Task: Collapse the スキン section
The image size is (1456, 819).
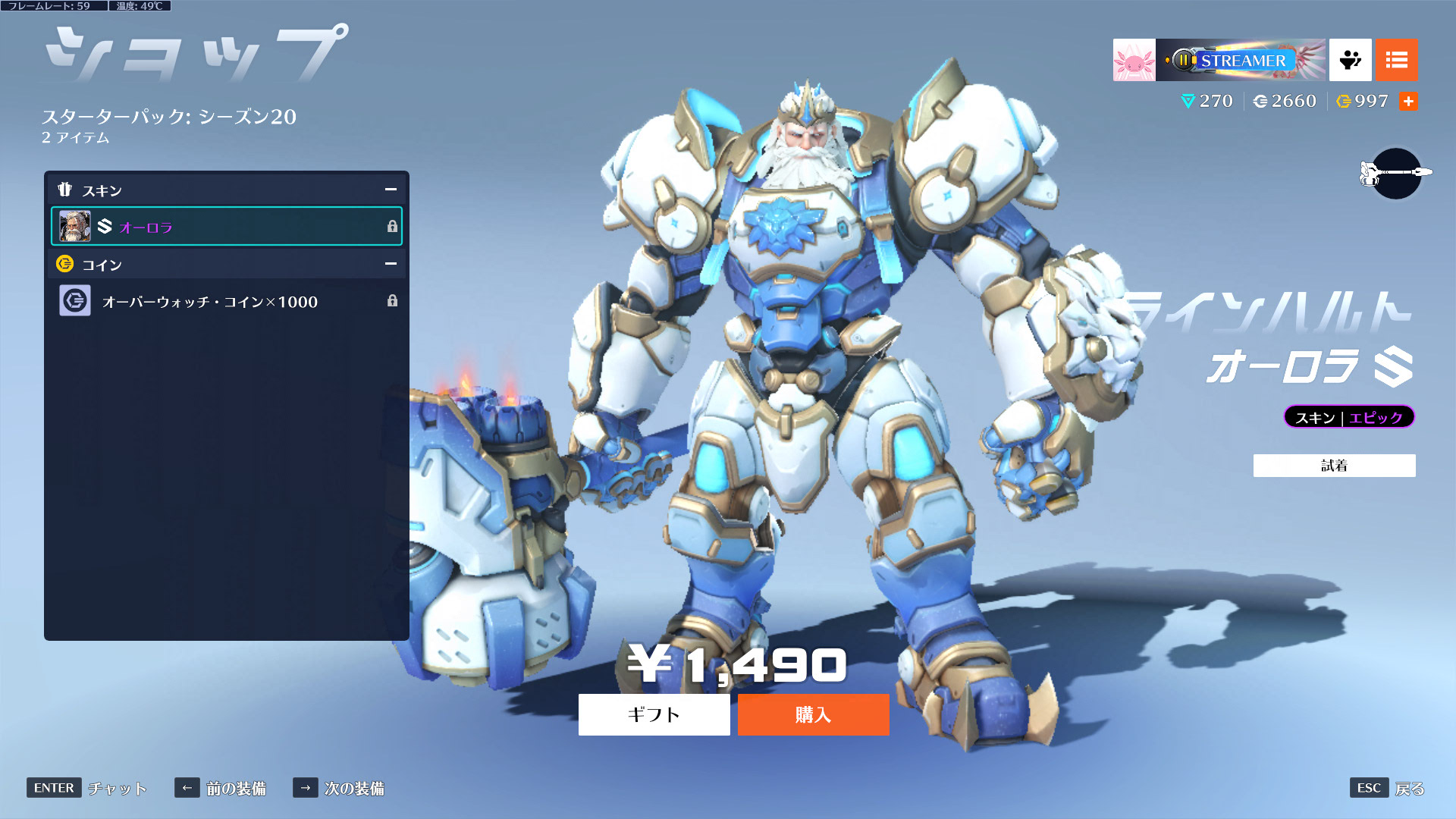Action: pos(391,190)
